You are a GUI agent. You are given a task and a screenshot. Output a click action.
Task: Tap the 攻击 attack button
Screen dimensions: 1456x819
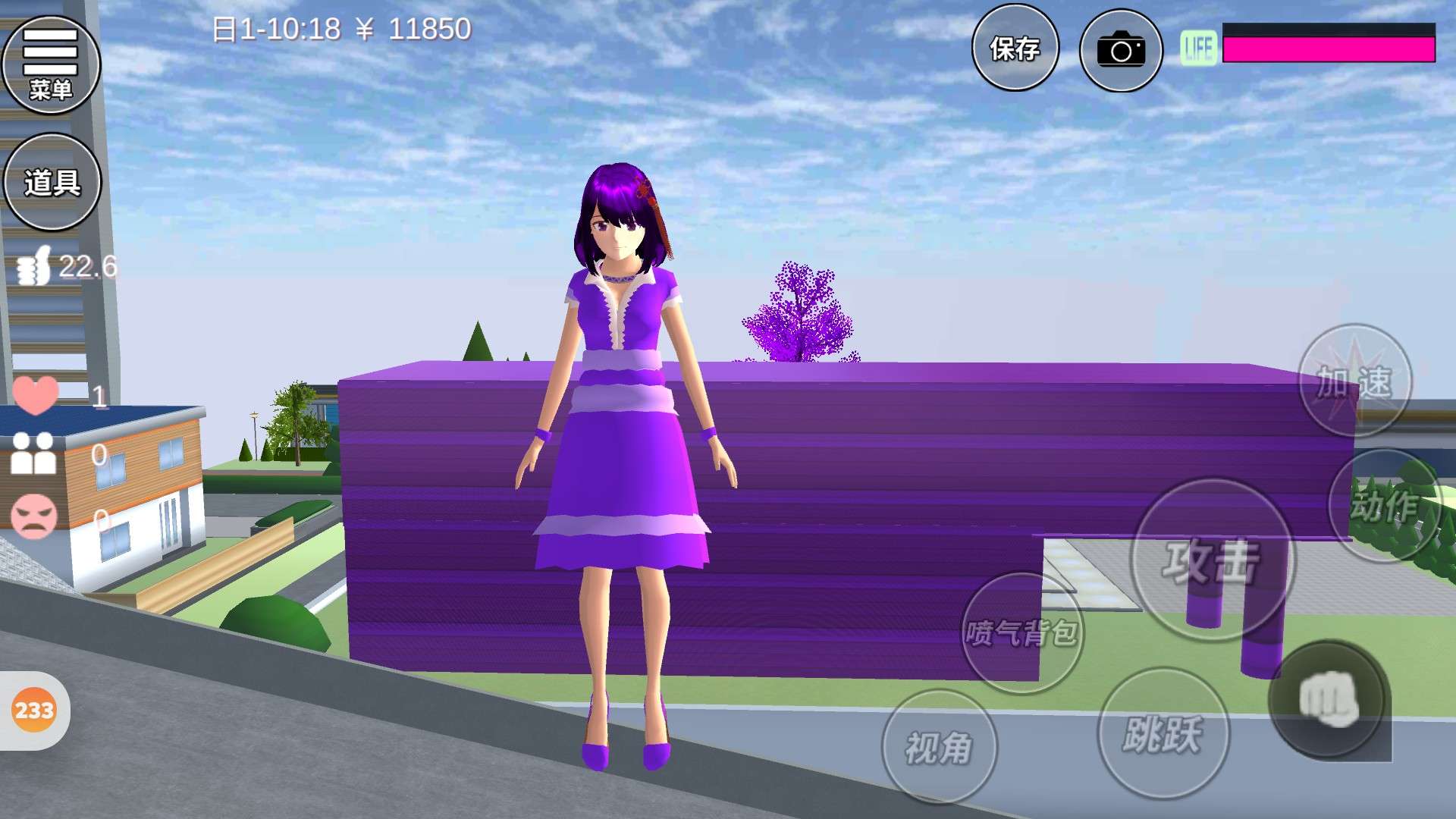click(x=1212, y=560)
